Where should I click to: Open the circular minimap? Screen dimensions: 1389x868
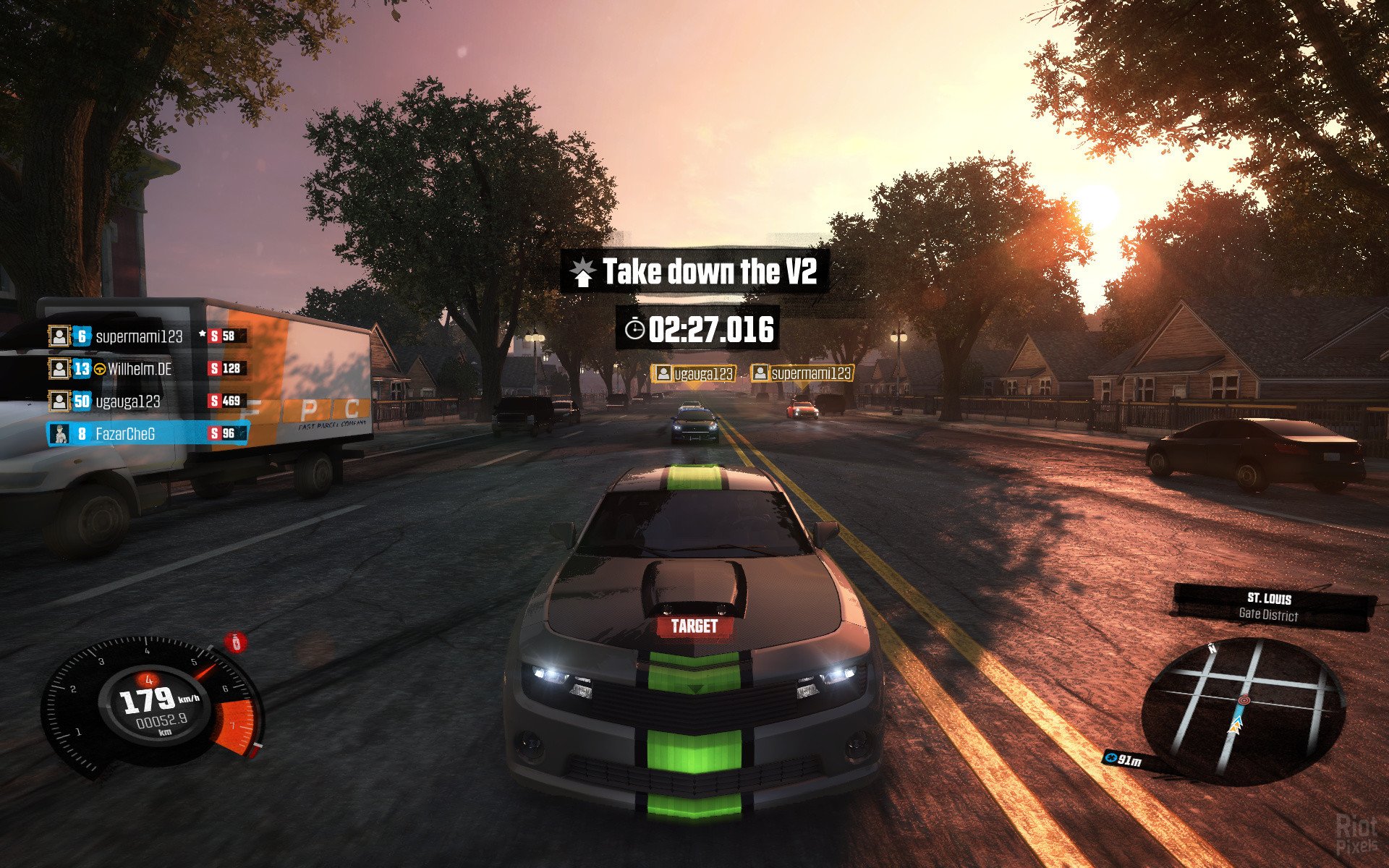pos(1243,707)
